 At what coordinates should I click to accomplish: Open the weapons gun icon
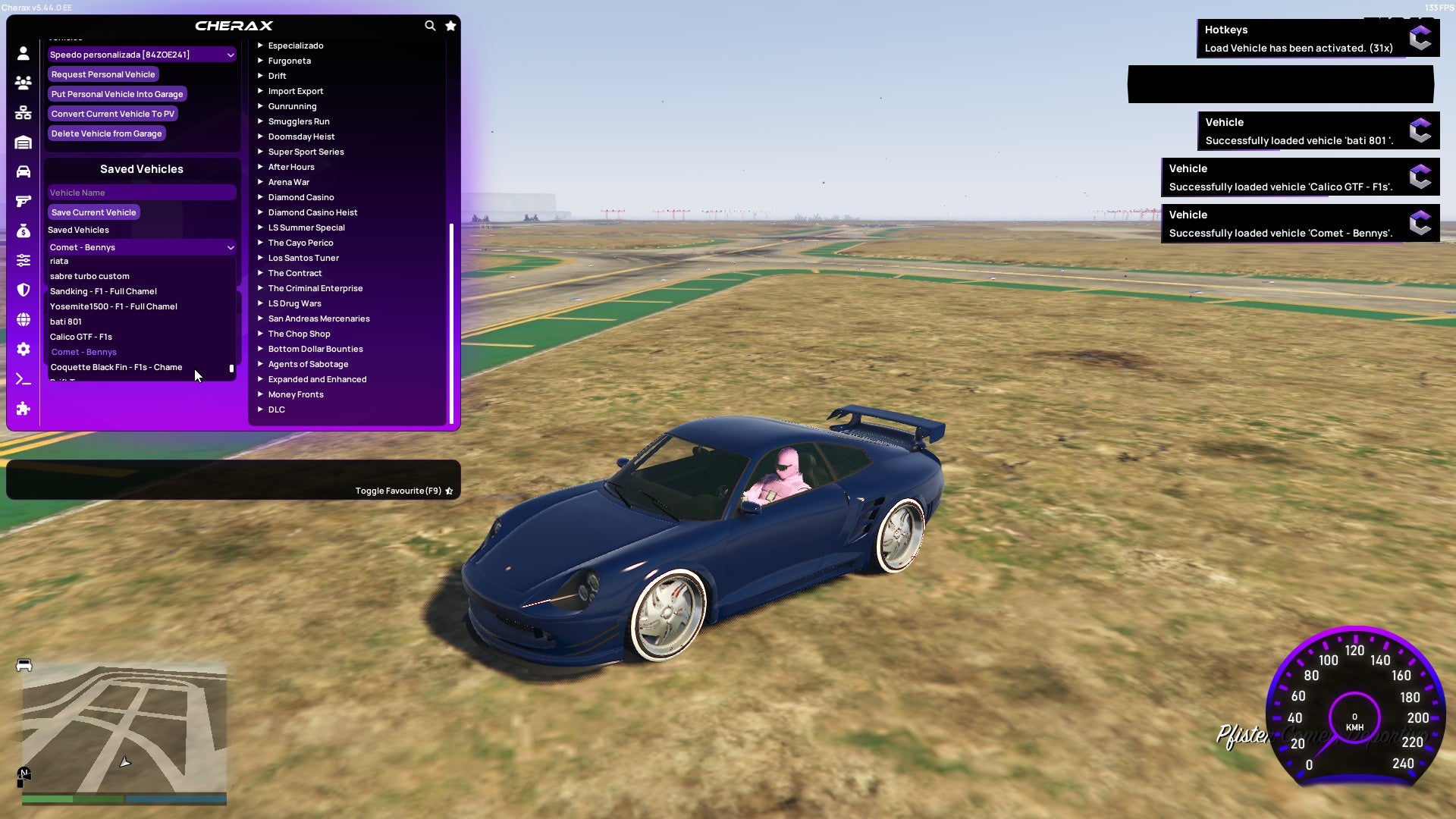23,200
